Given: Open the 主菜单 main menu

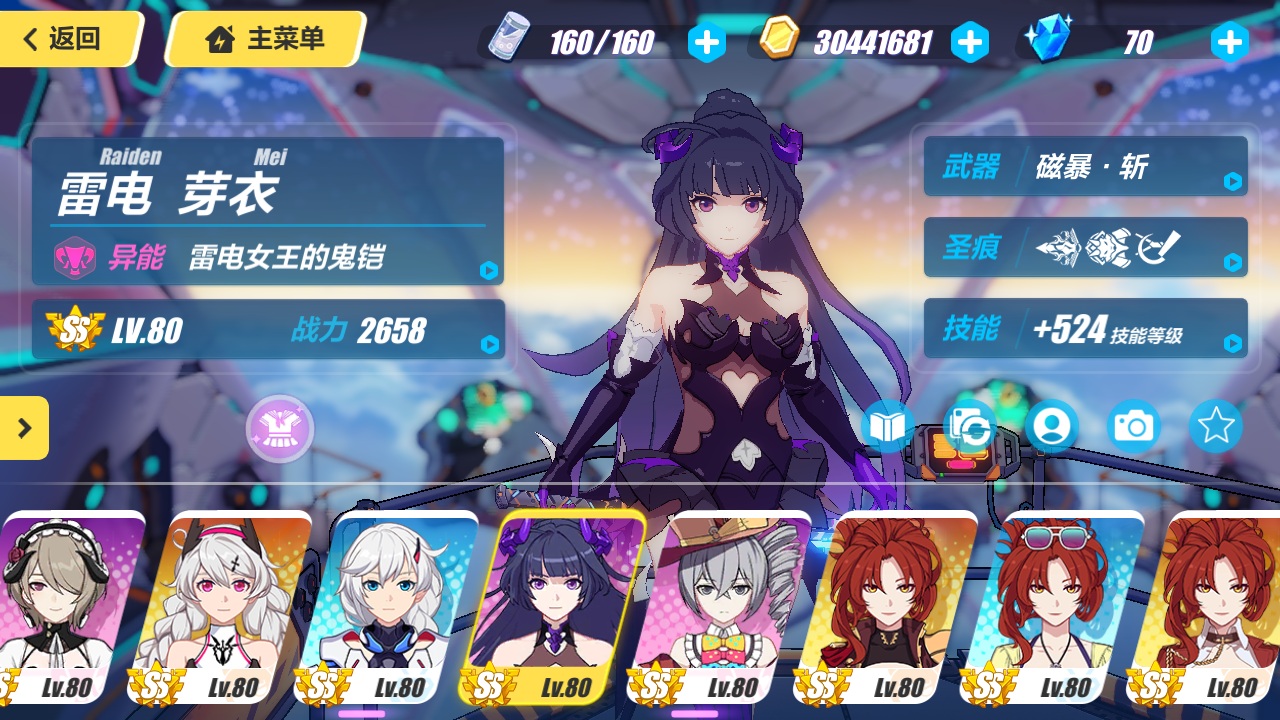Looking at the screenshot, I should click(265, 39).
